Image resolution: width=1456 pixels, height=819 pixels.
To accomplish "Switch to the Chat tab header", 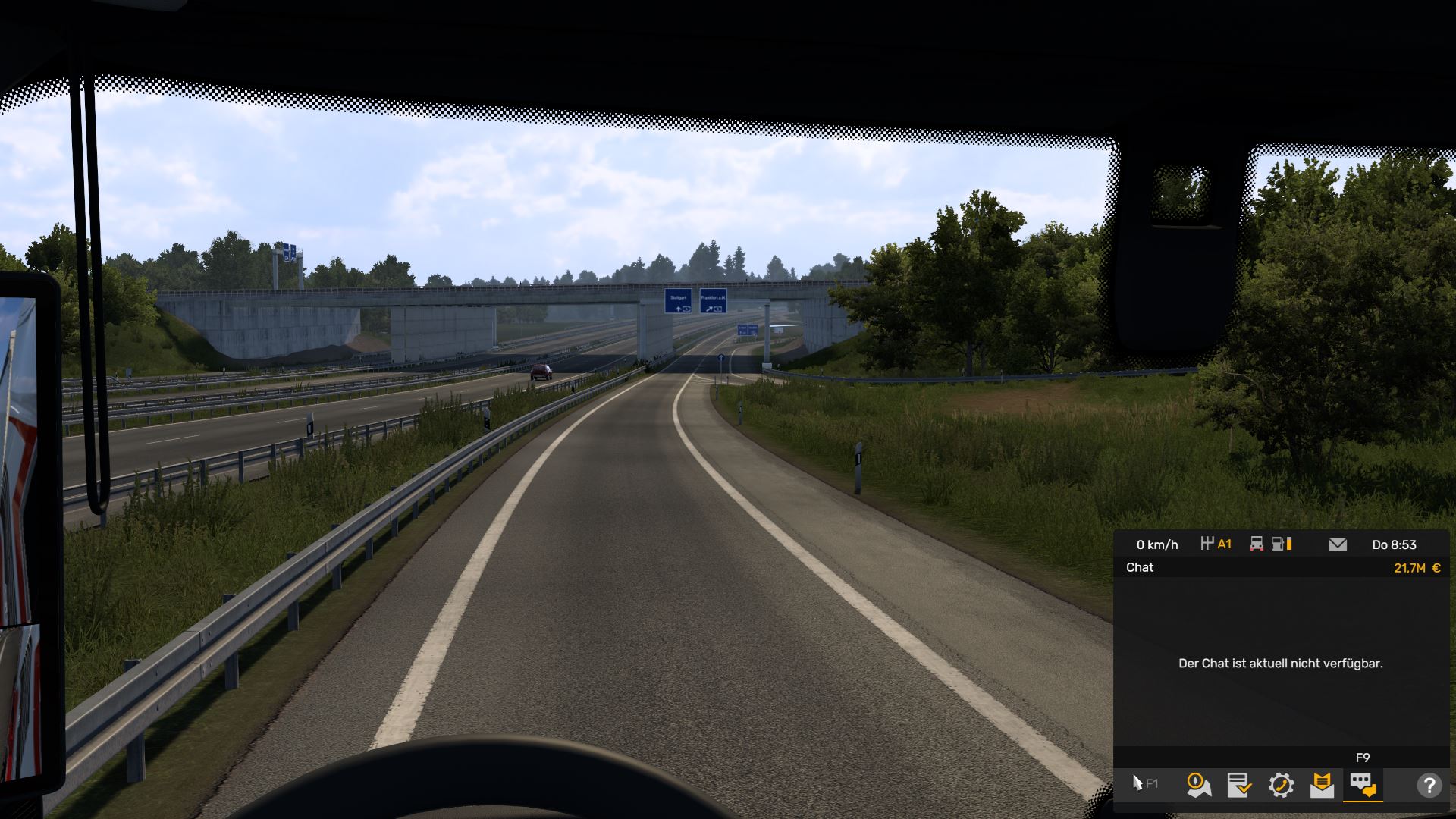I will tap(1140, 567).
